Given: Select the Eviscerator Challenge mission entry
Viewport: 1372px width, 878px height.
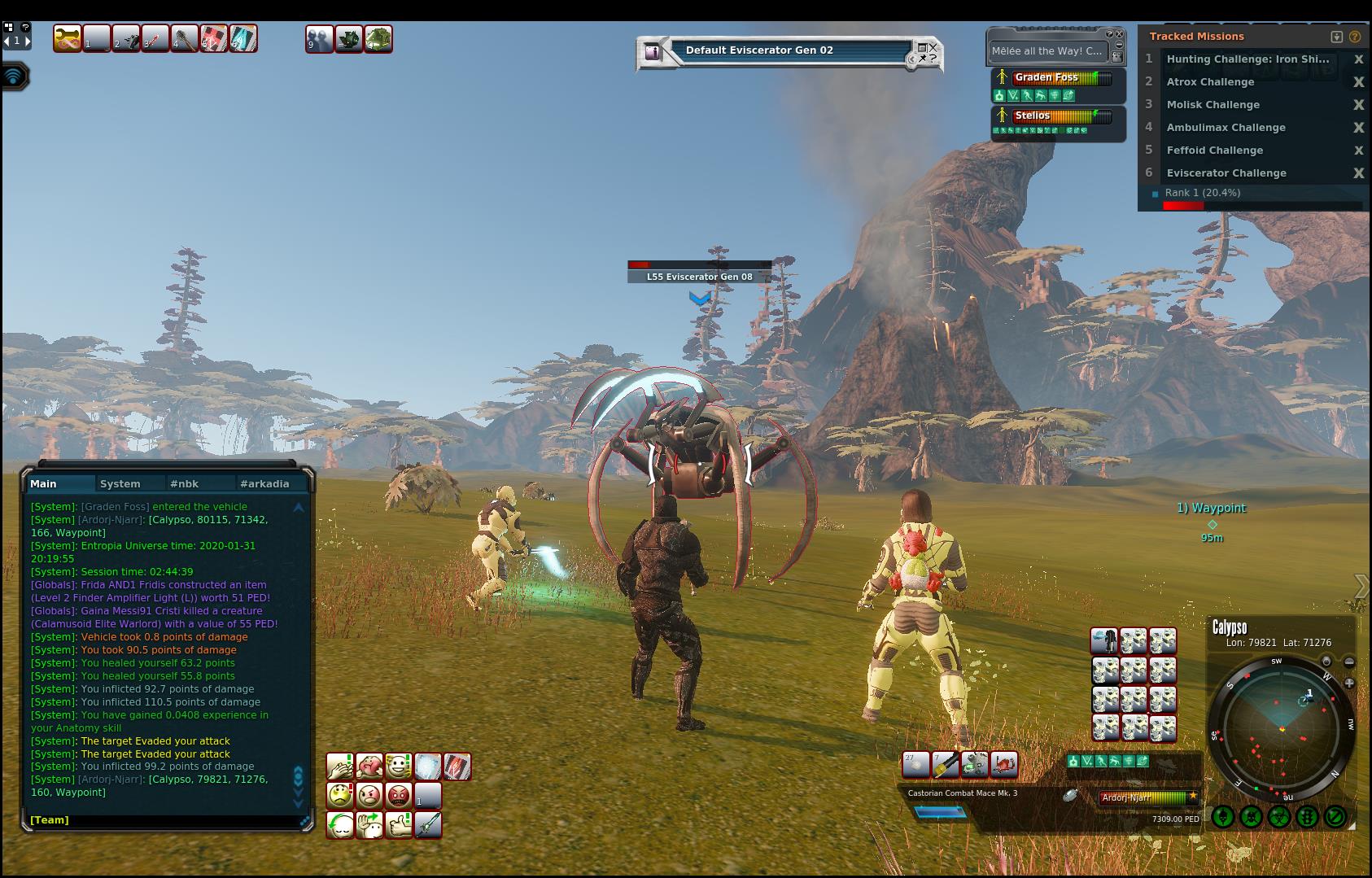Looking at the screenshot, I should (x=1226, y=173).
